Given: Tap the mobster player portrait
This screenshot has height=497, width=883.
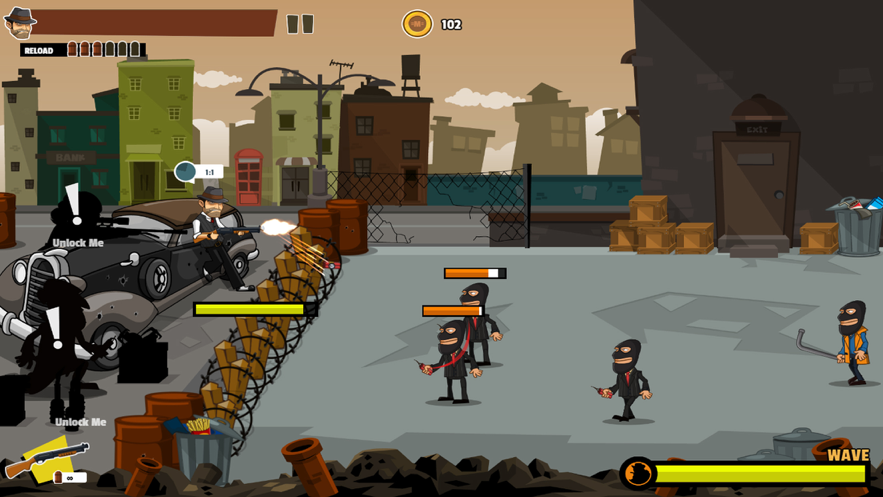Looking at the screenshot, I should tap(19, 22).
